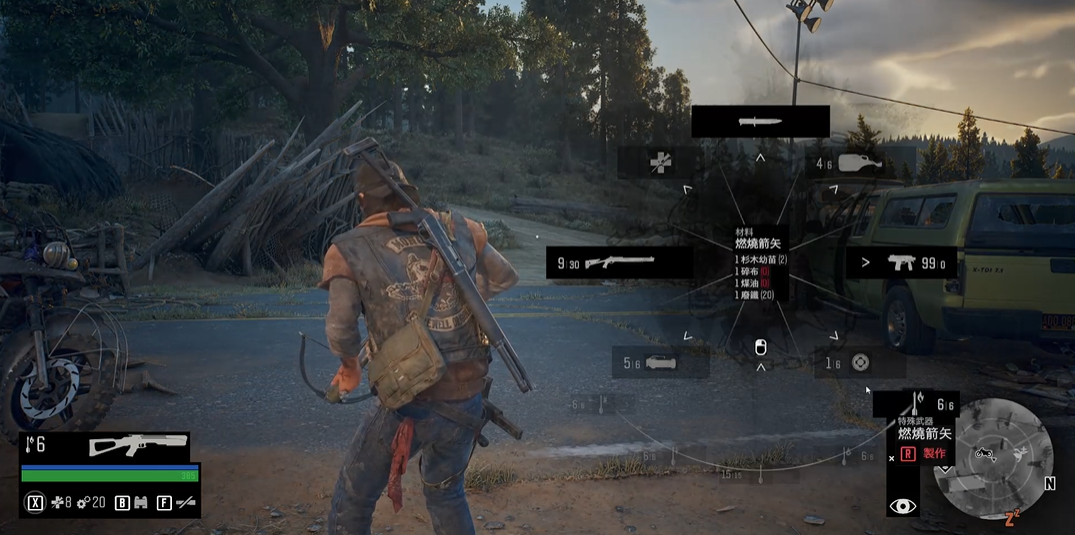
Task: Select the motorcycle marker on the minimap
Action: pos(985,454)
